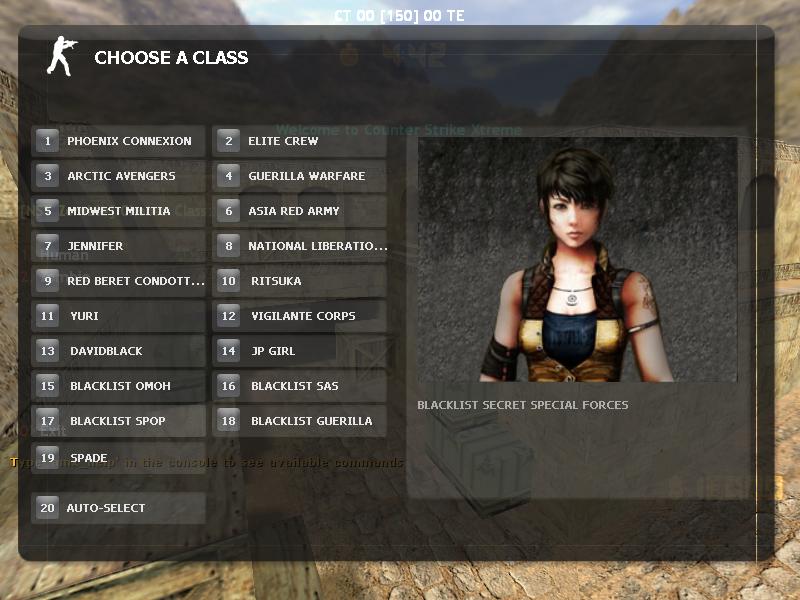Select the Yuri character
The width and height of the screenshot is (800, 600).
[119, 316]
